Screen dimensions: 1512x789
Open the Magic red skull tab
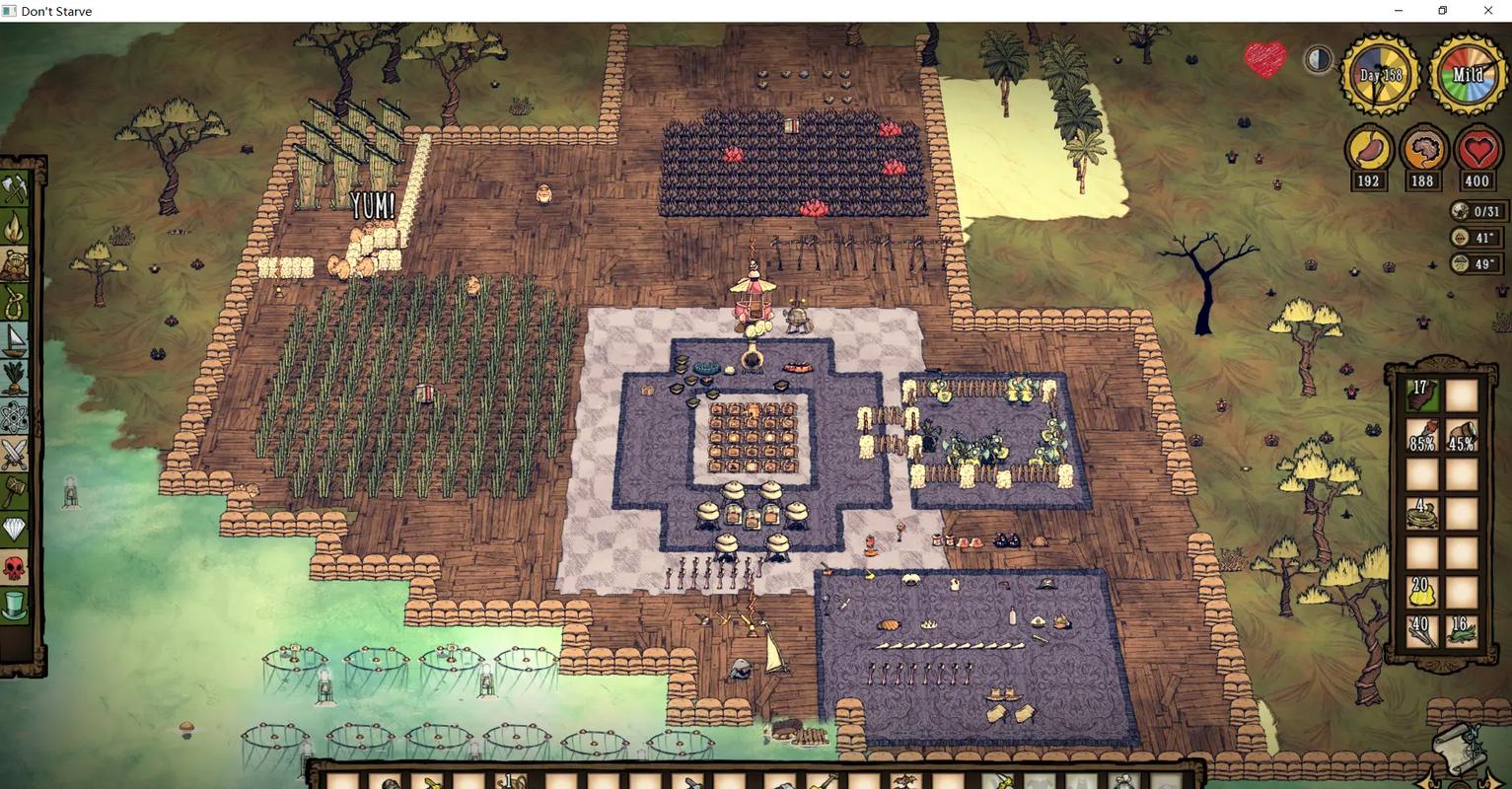coord(15,567)
